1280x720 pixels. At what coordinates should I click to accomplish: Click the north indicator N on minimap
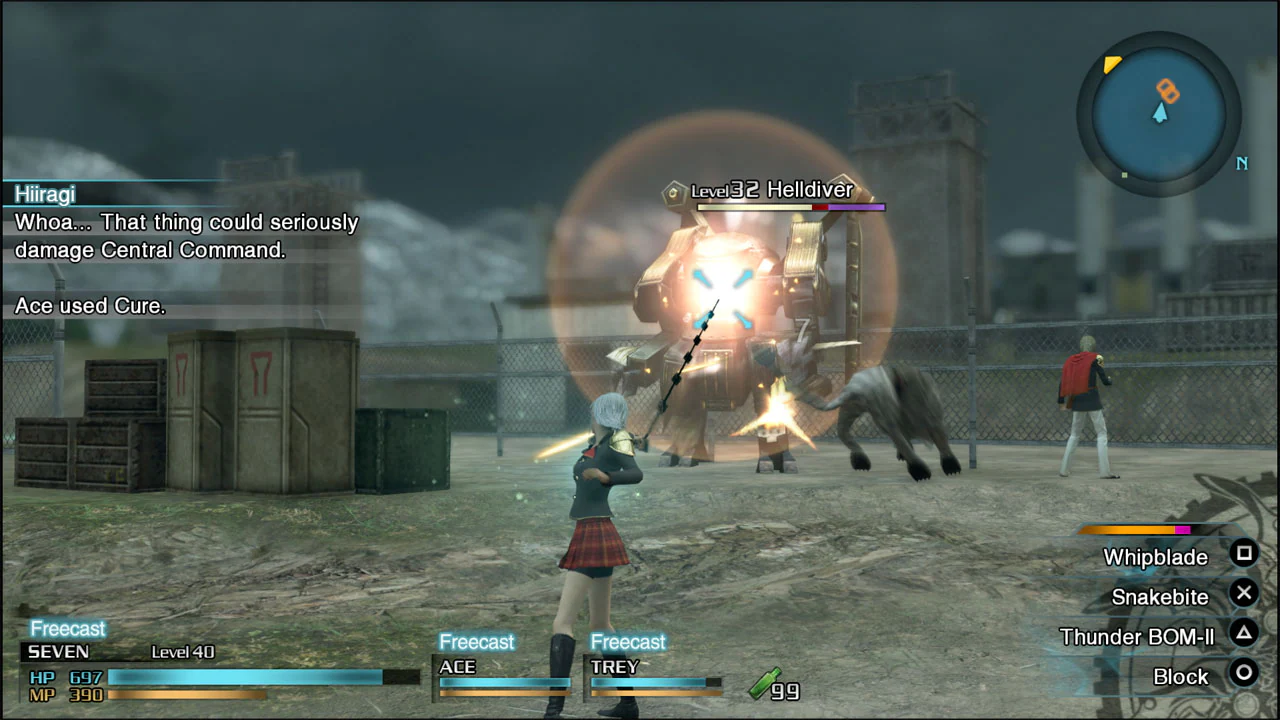(1242, 163)
